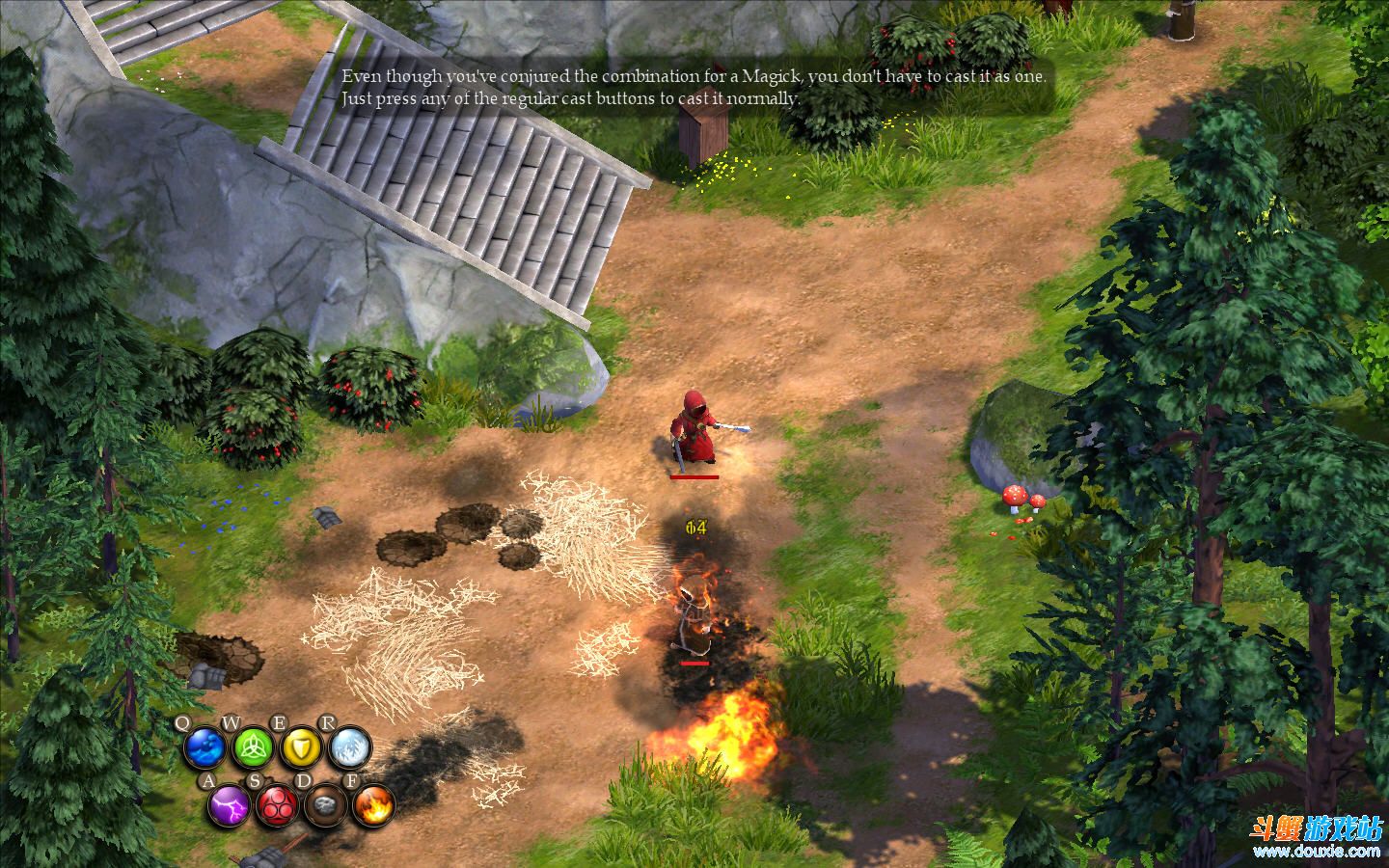Pick the white cold element orb

click(x=348, y=747)
